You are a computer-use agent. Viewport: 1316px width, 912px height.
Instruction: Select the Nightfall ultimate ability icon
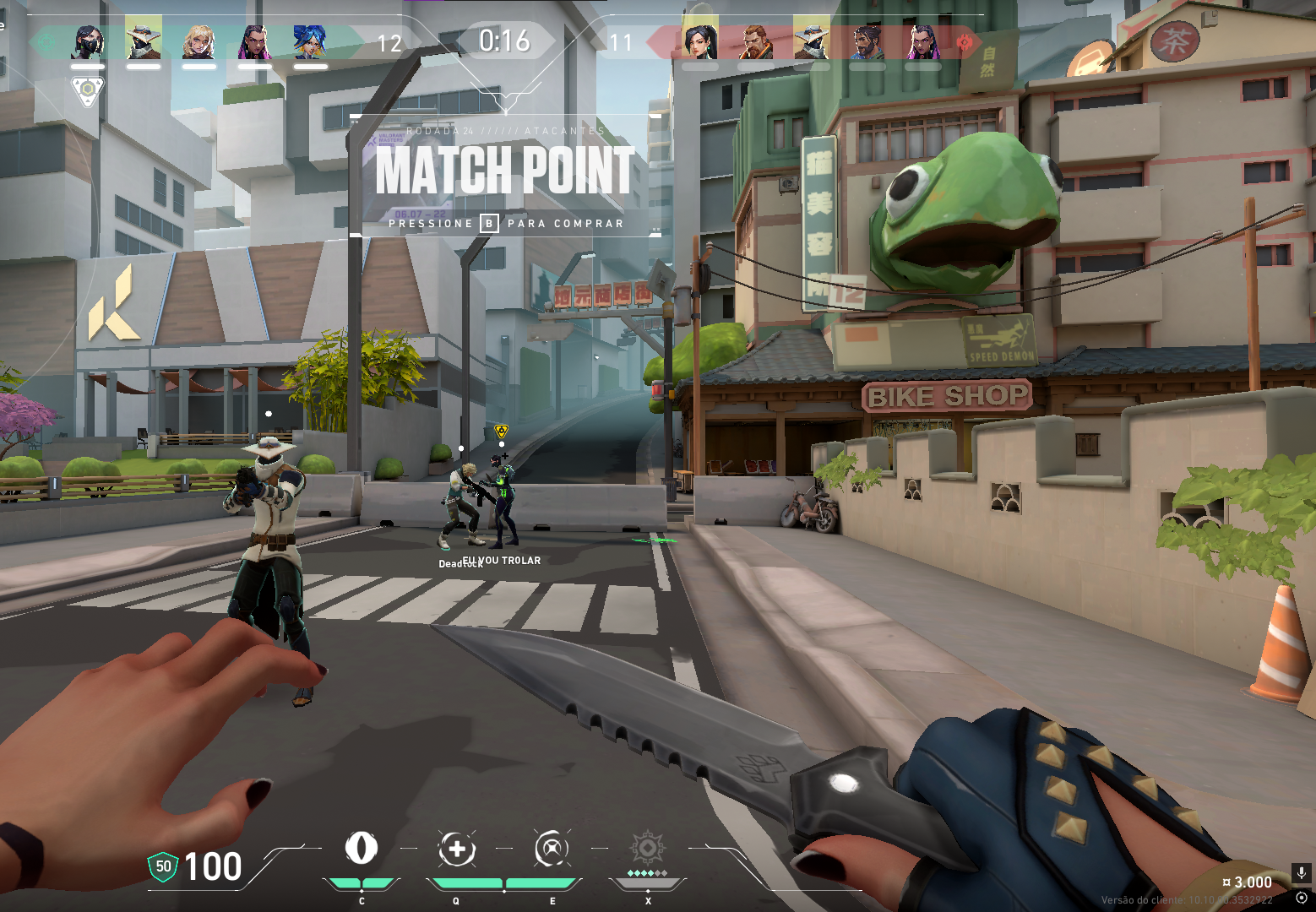[647, 849]
